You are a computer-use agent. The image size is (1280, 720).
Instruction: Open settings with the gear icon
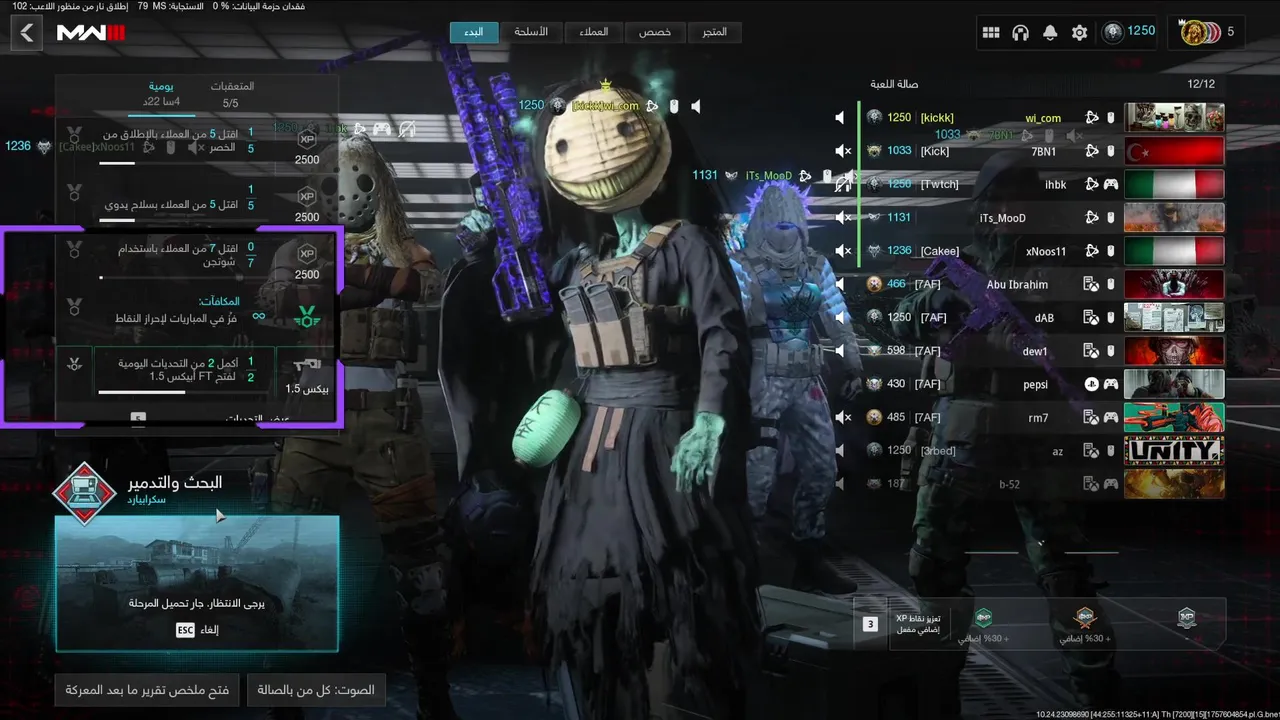[x=1079, y=33]
